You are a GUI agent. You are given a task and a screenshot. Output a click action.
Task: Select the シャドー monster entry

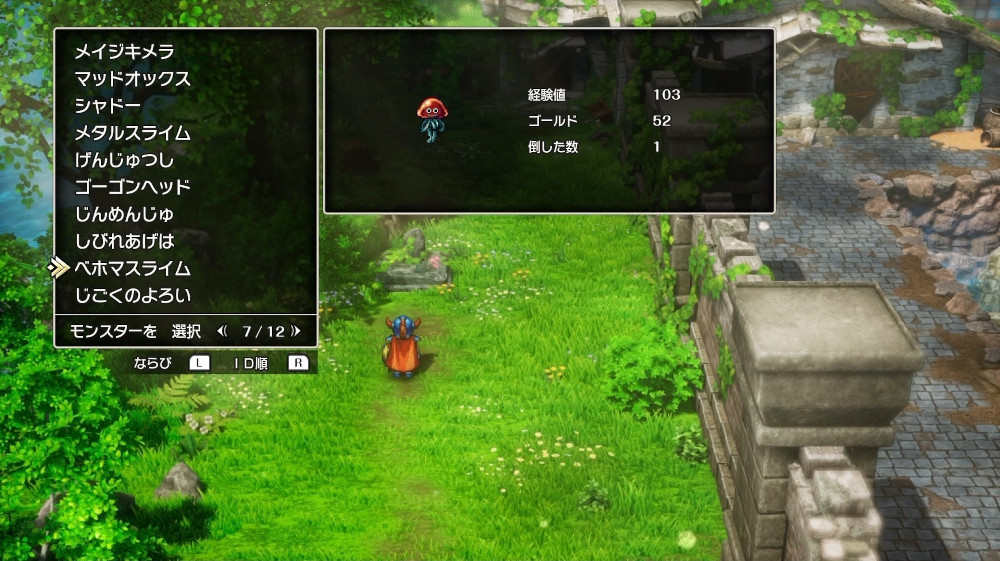point(108,106)
